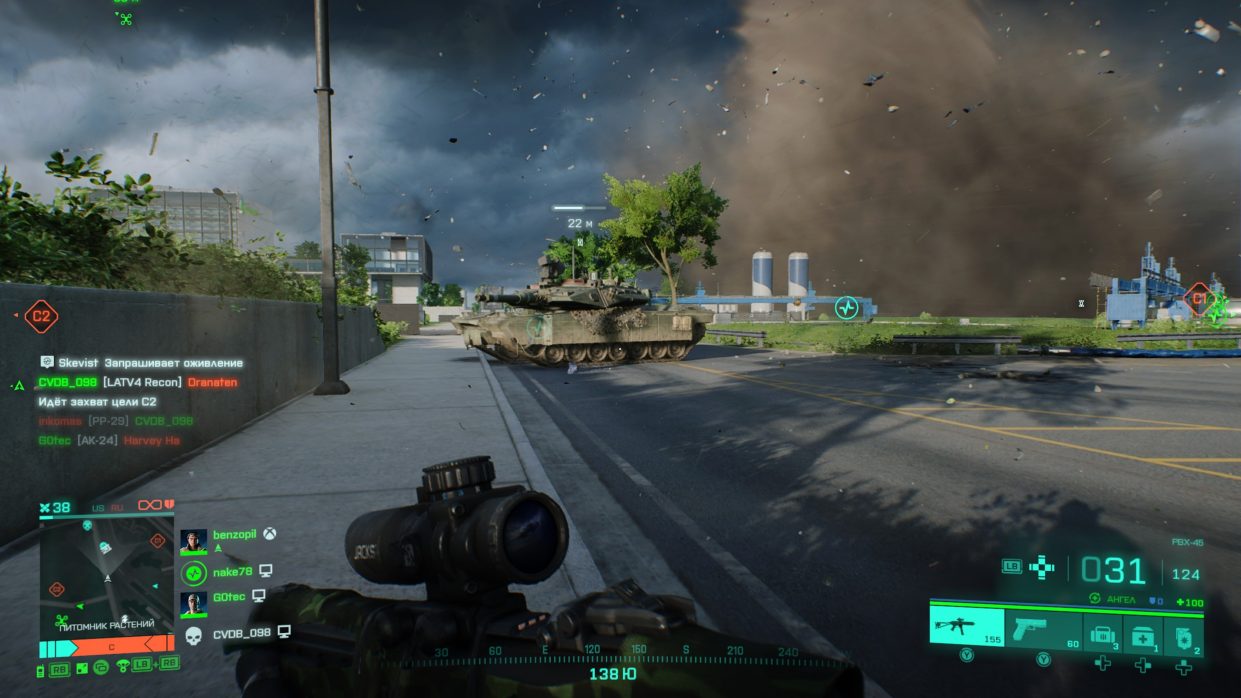1241x698 pixels.
Task: Switch to the pistol sidearm slot
Action: pyautogui.click(x=1043, y=625)
